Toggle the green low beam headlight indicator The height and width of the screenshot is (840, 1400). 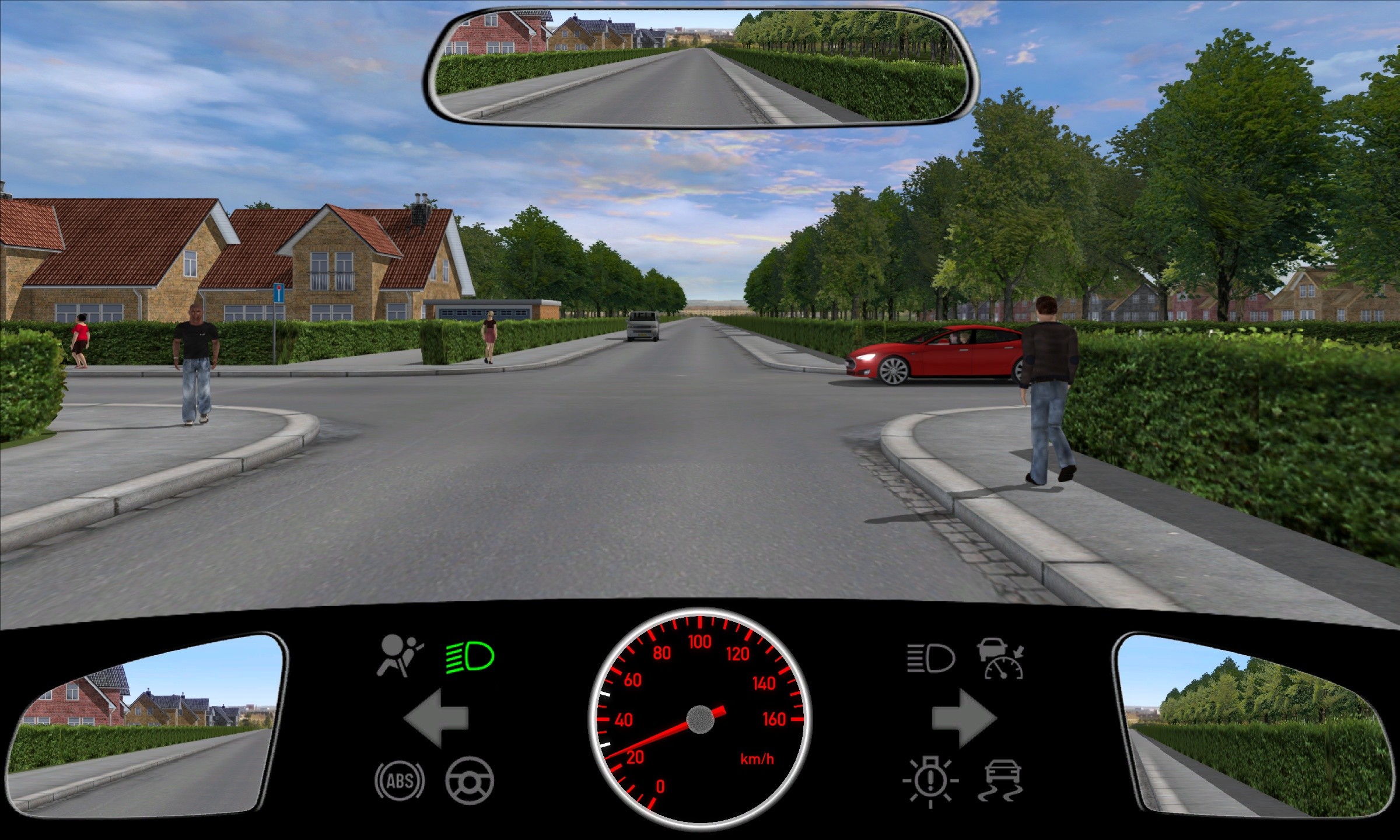pos(470,657)
